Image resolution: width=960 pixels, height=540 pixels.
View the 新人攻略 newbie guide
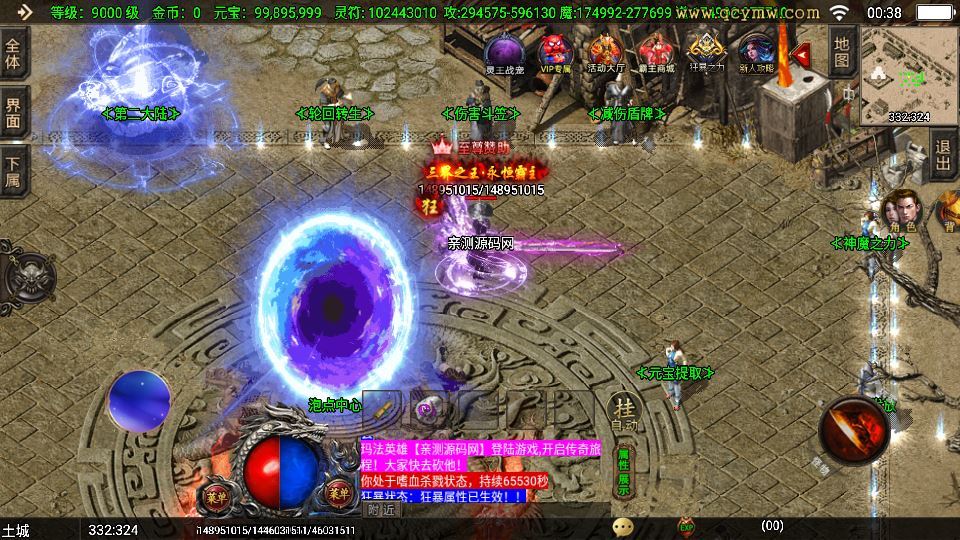pos(757,51)
